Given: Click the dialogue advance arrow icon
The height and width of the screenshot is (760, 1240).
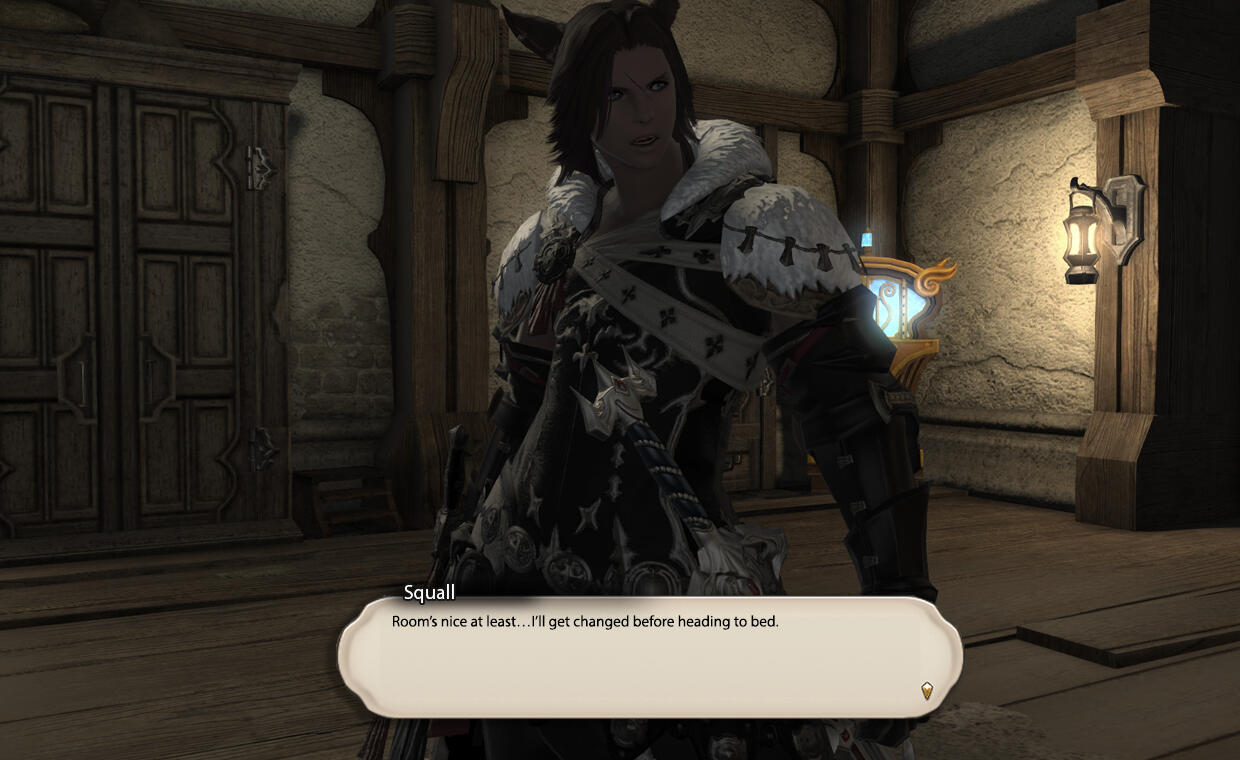Looking at the screenshot, I should (x=927, y=690).
